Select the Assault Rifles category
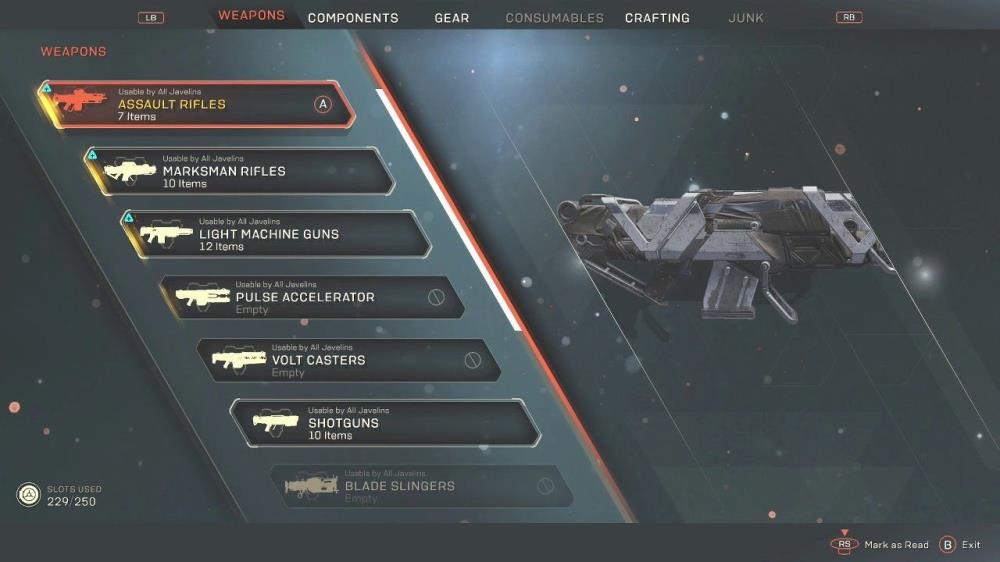This screenshot has height=562, width=1000. [x=196, y=104]
